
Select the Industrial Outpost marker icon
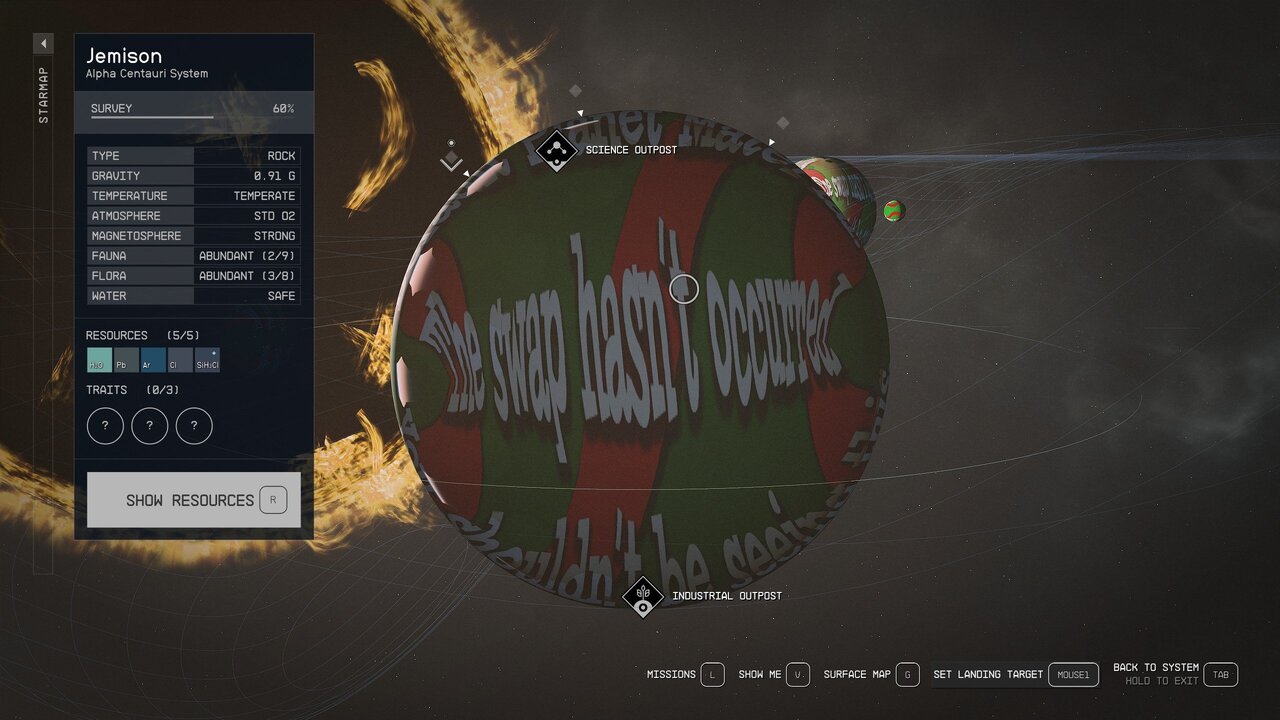click(643, 596)
